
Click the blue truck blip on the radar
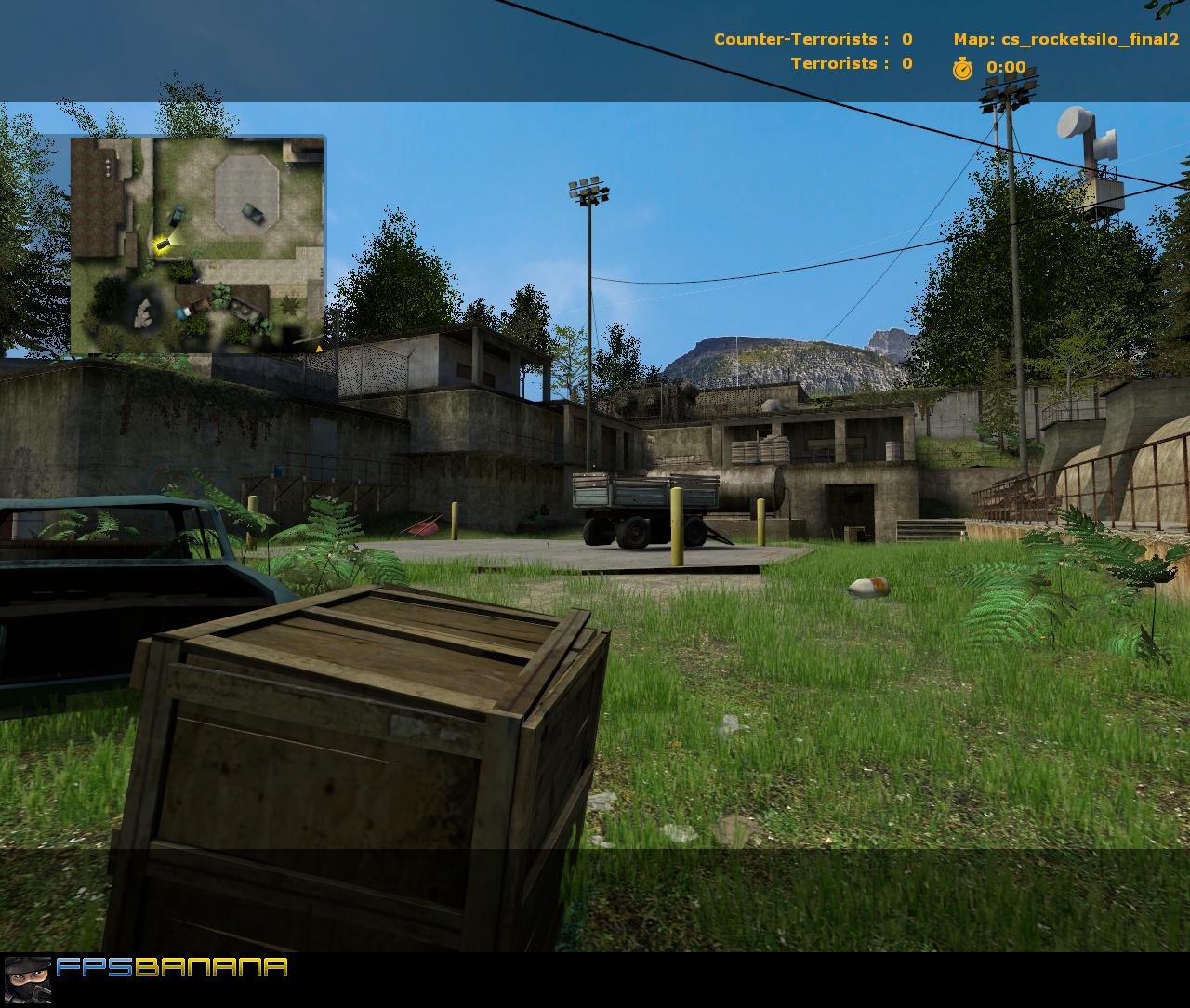178,314
